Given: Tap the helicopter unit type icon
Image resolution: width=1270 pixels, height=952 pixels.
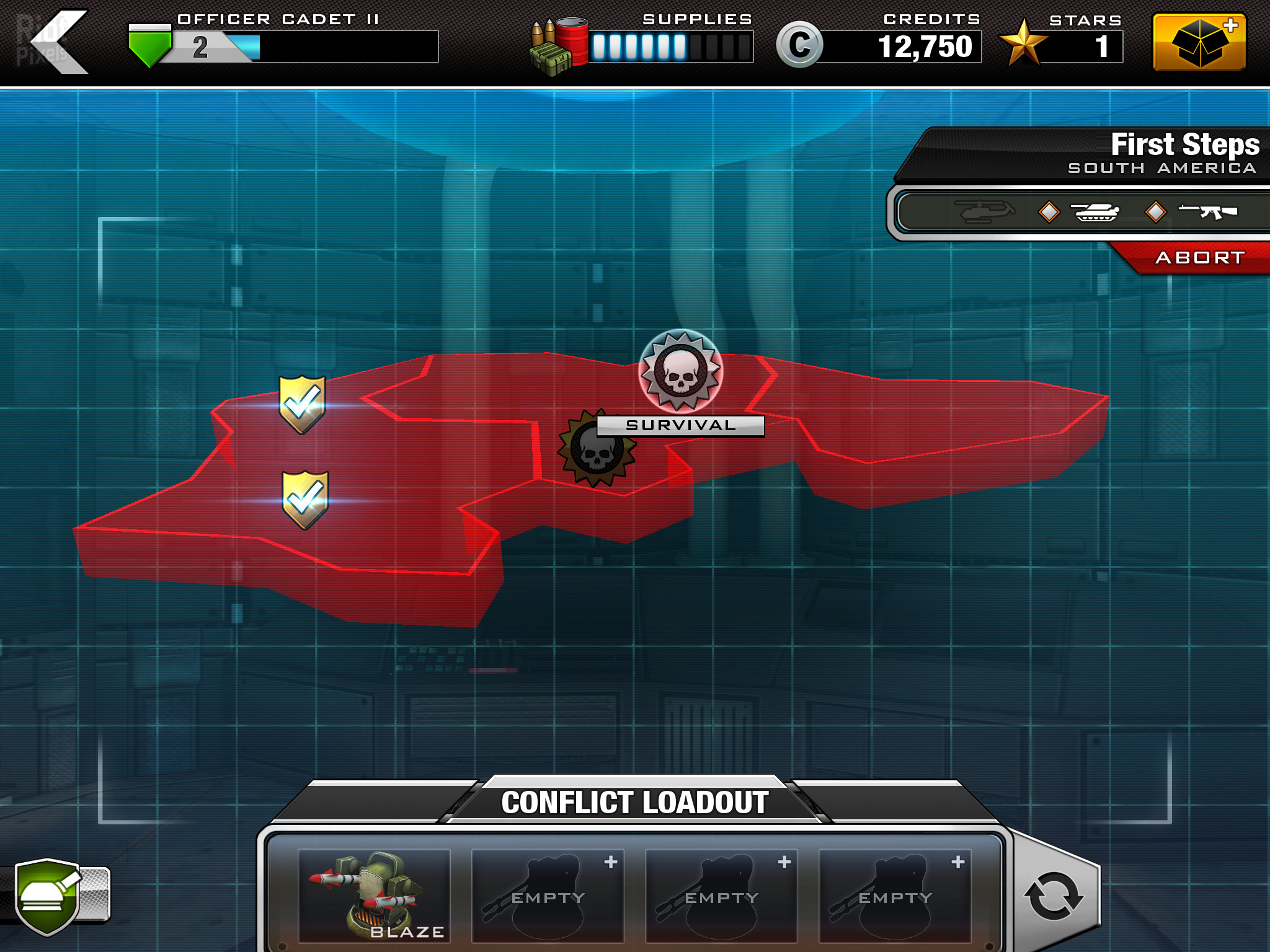Looking at the screenshot, I should coord(985,211).
